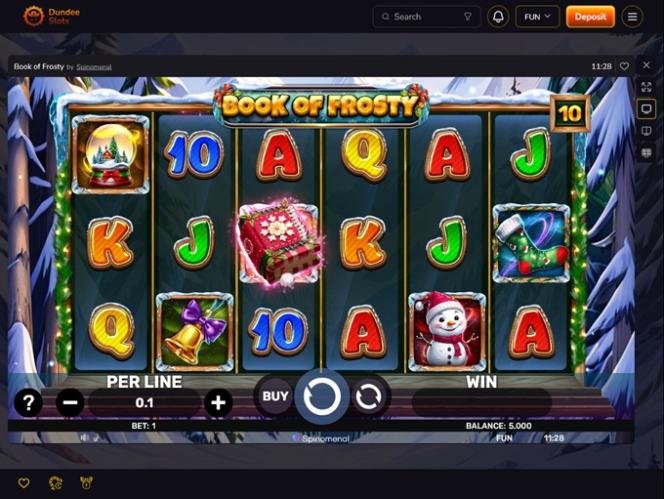Decrease the per line bet with minus
The image size is (664, 499).
[70, 402]
